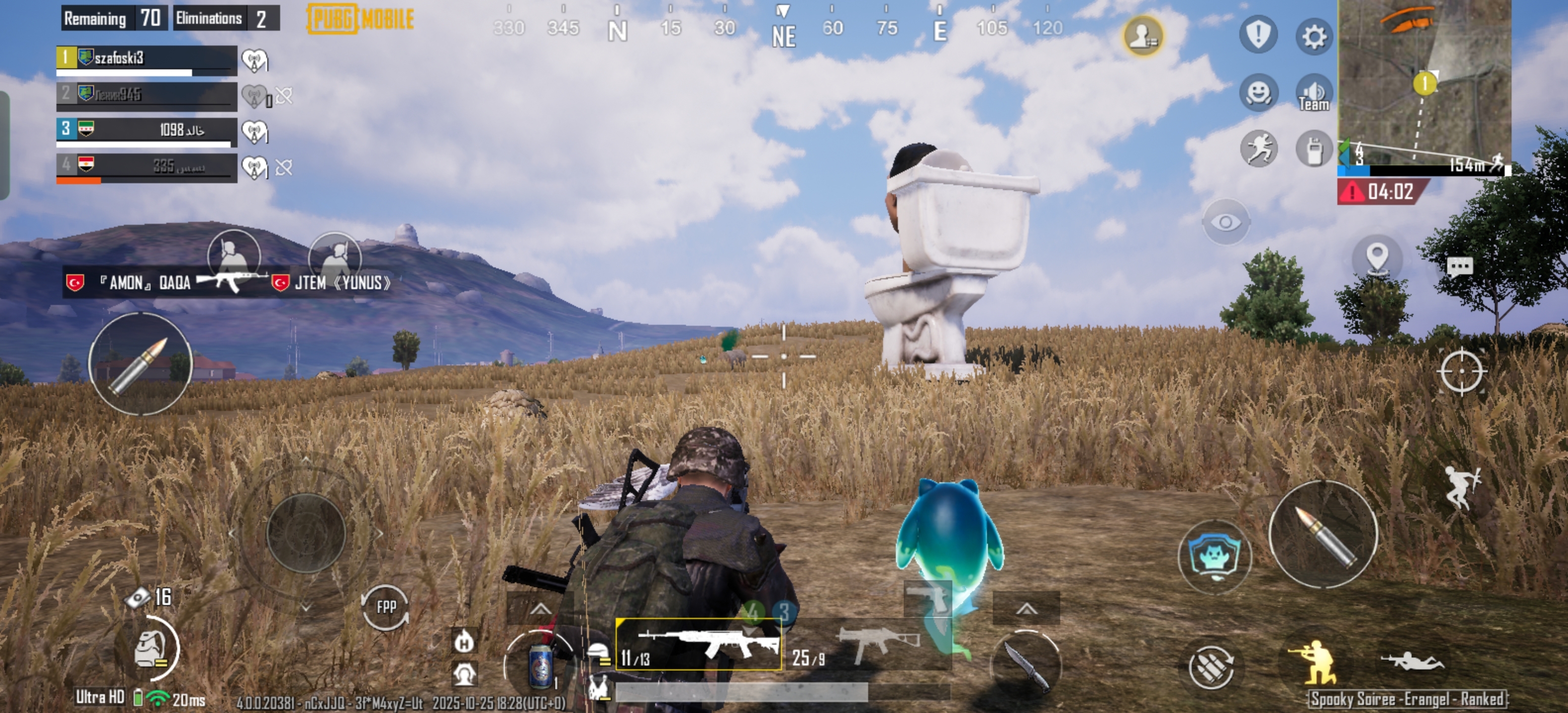Image resolution: width=1568 pixels, height=713 pixels.
Task: Go prone with the lying soldier icon
Action: pyautogui.click(x=1412, y=662)
